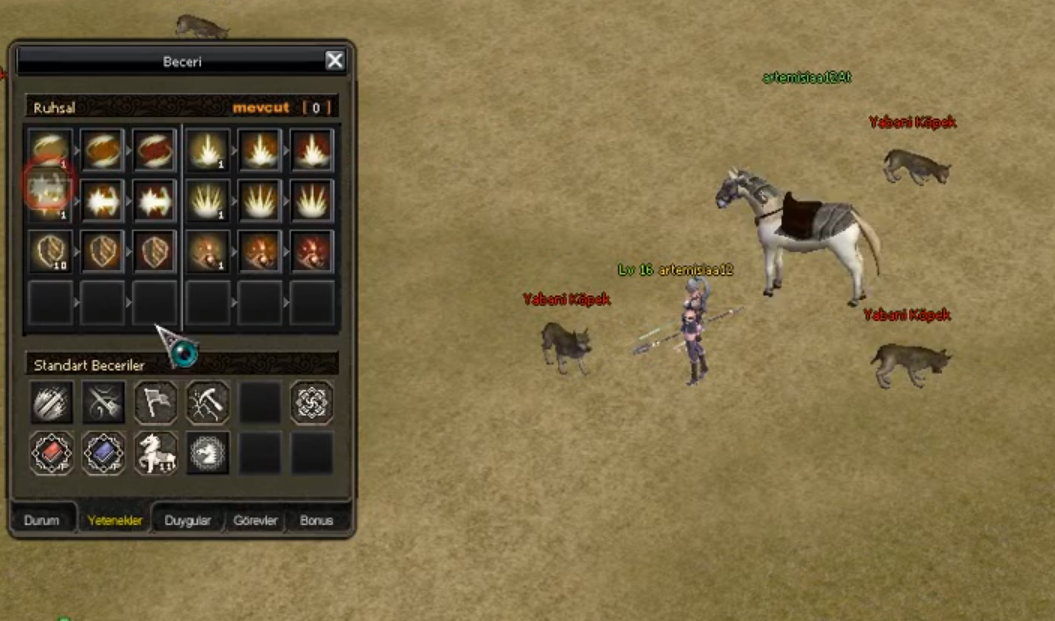Activate the claw slash standard skill
The width and height of the screenshot is (1055, 621).
tap(51, 402)
